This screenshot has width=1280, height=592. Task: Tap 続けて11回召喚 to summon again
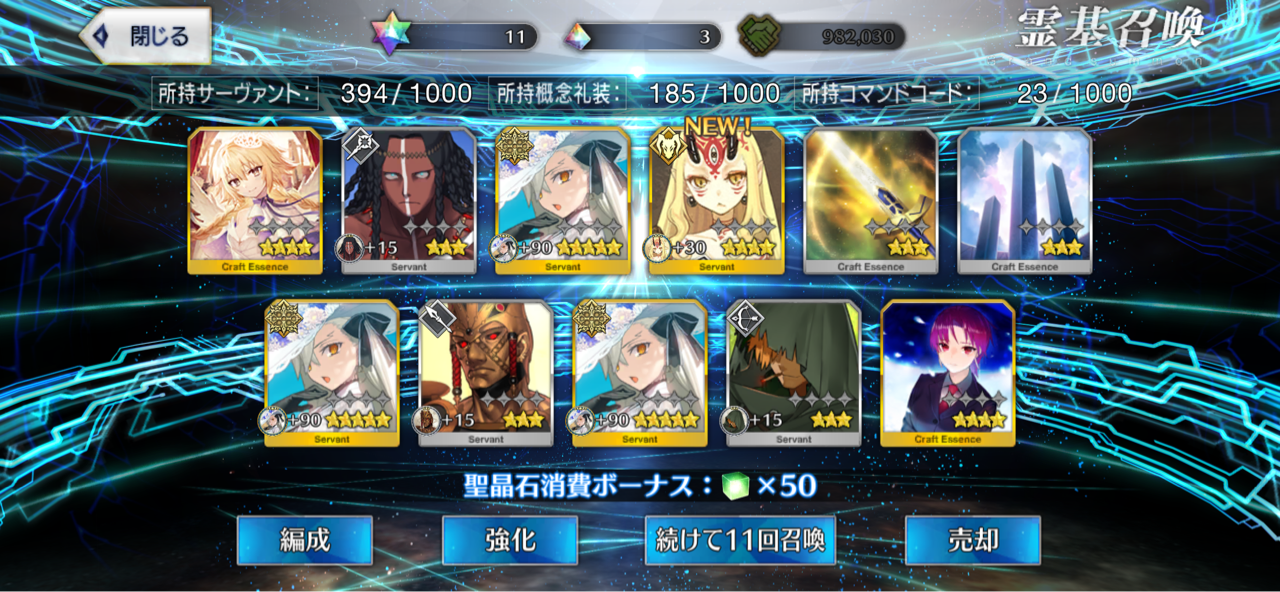[739, 541]
